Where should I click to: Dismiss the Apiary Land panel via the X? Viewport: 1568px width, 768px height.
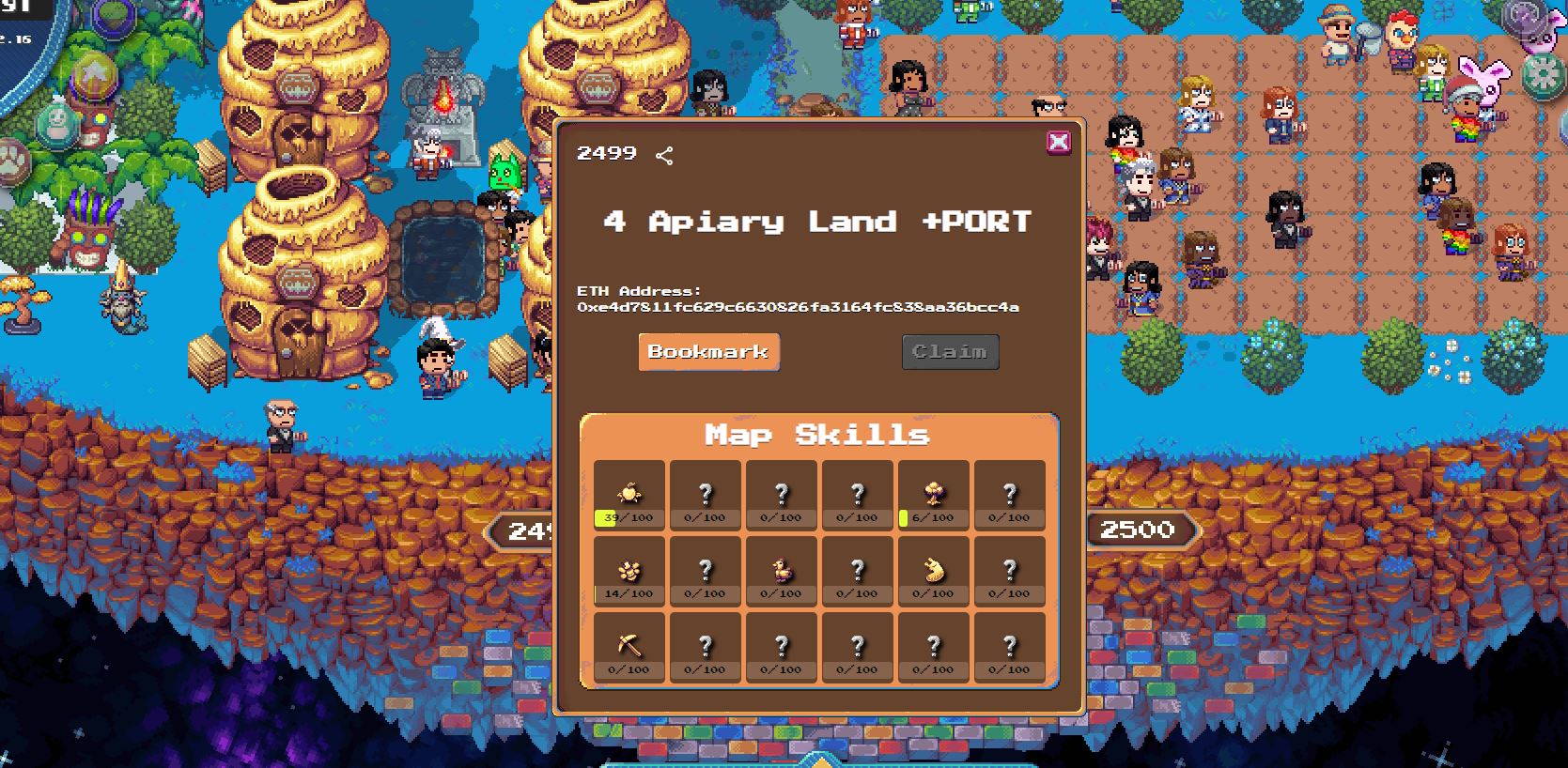click(x=1060, y=141)
